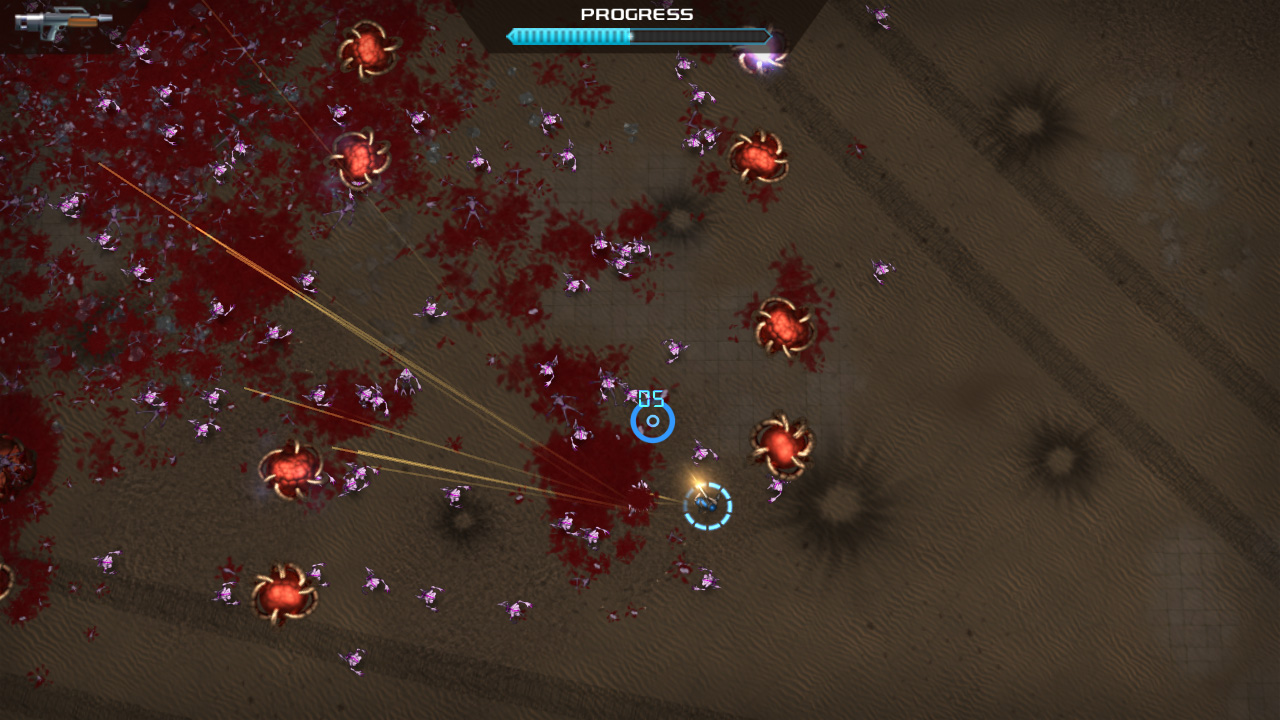The width and height of the screenshot is (1280, 720).
Task: Click the PROGRESS header text
Action: 637,14
